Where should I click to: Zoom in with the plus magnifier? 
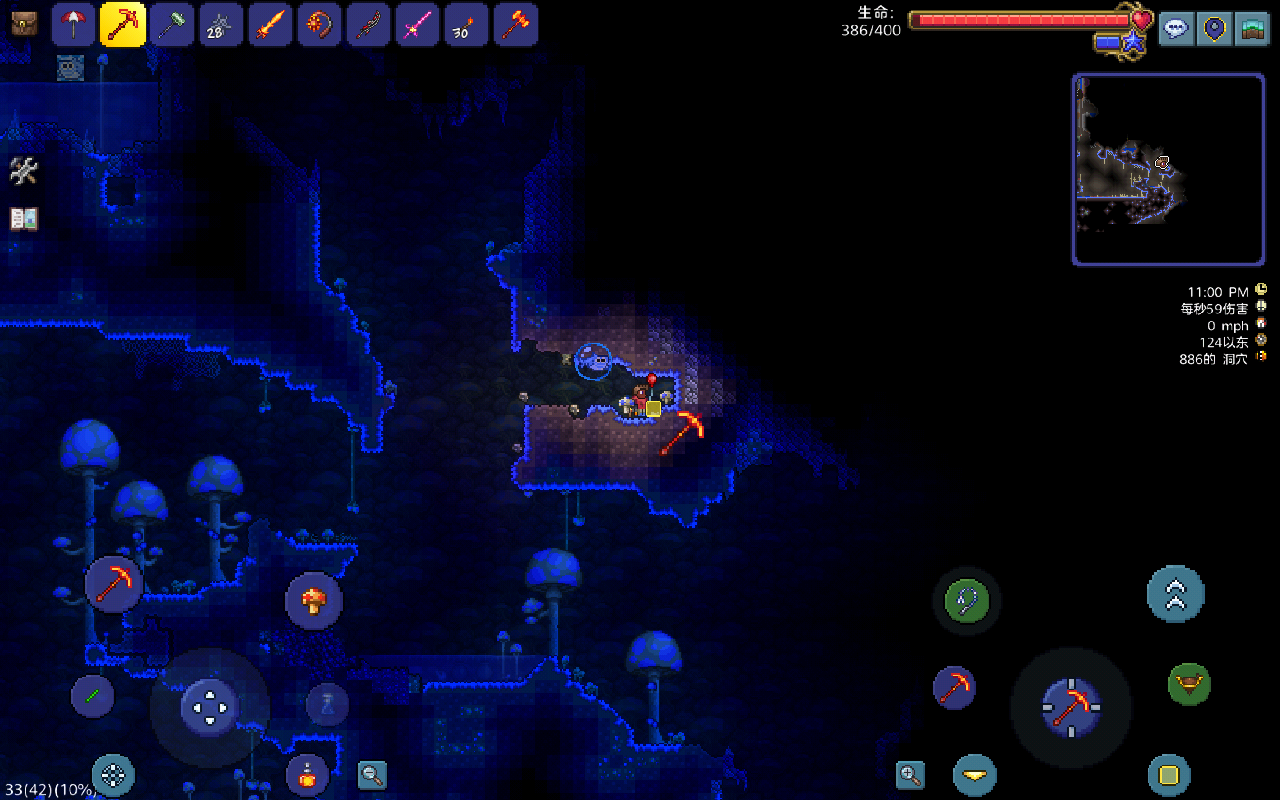pyautogui.click(x=910, y=774)
